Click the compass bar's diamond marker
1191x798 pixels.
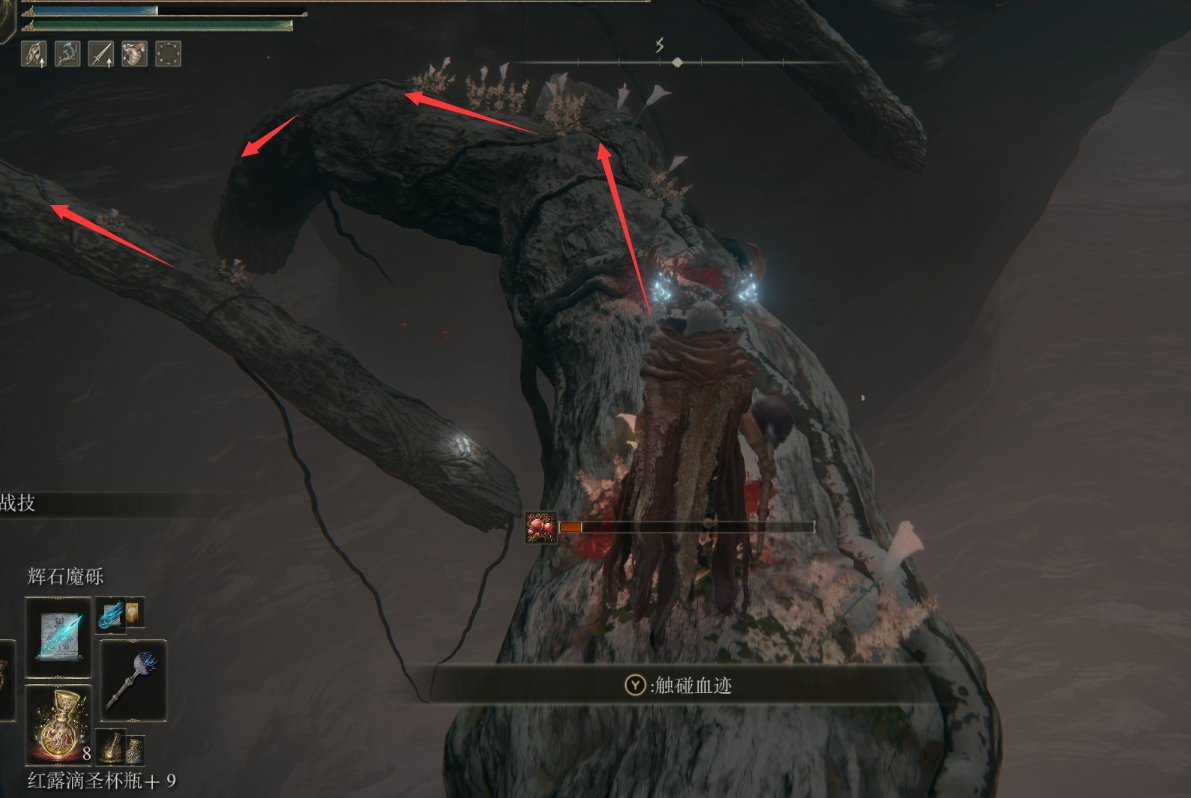tap(677, 62)
